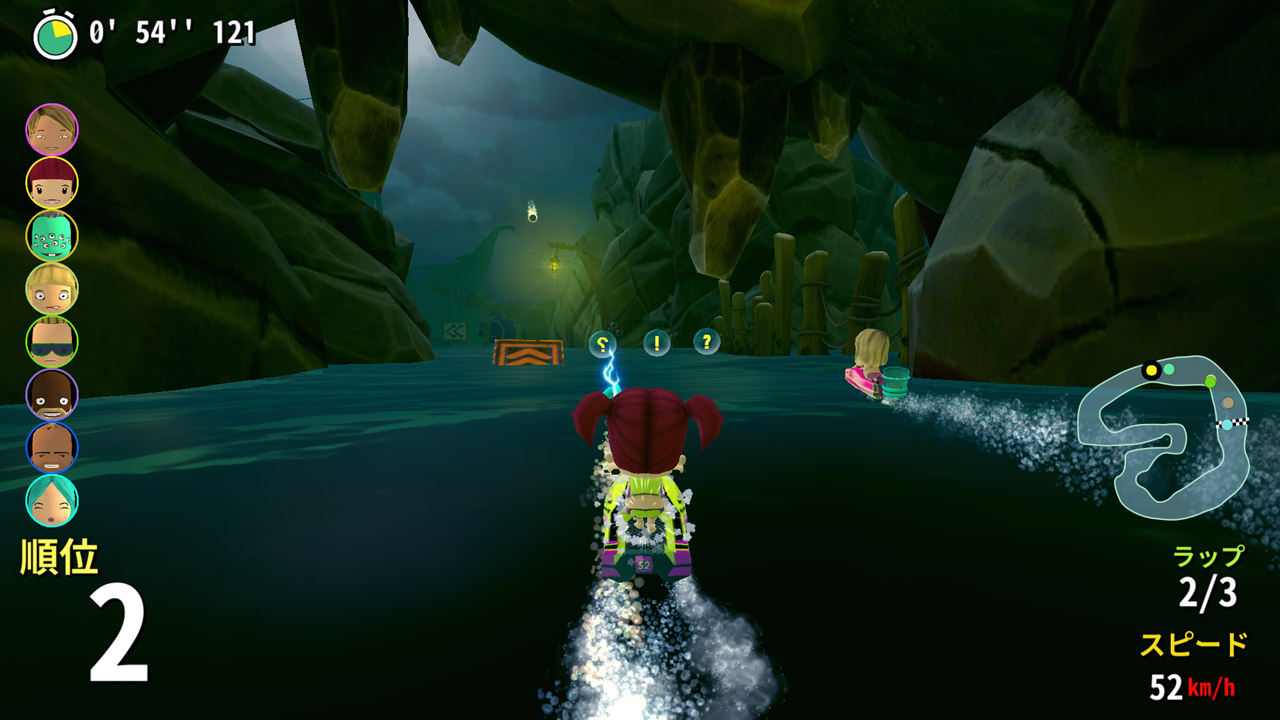Click the stopwatch icon beside the race timer
The width and height of the screenshot is (1280, 720).
(x=55, y=35)
